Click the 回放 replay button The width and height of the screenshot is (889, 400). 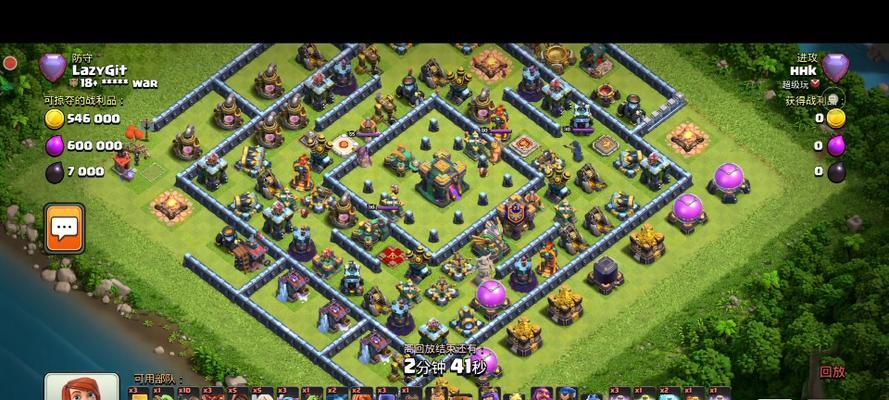(832, 371)
